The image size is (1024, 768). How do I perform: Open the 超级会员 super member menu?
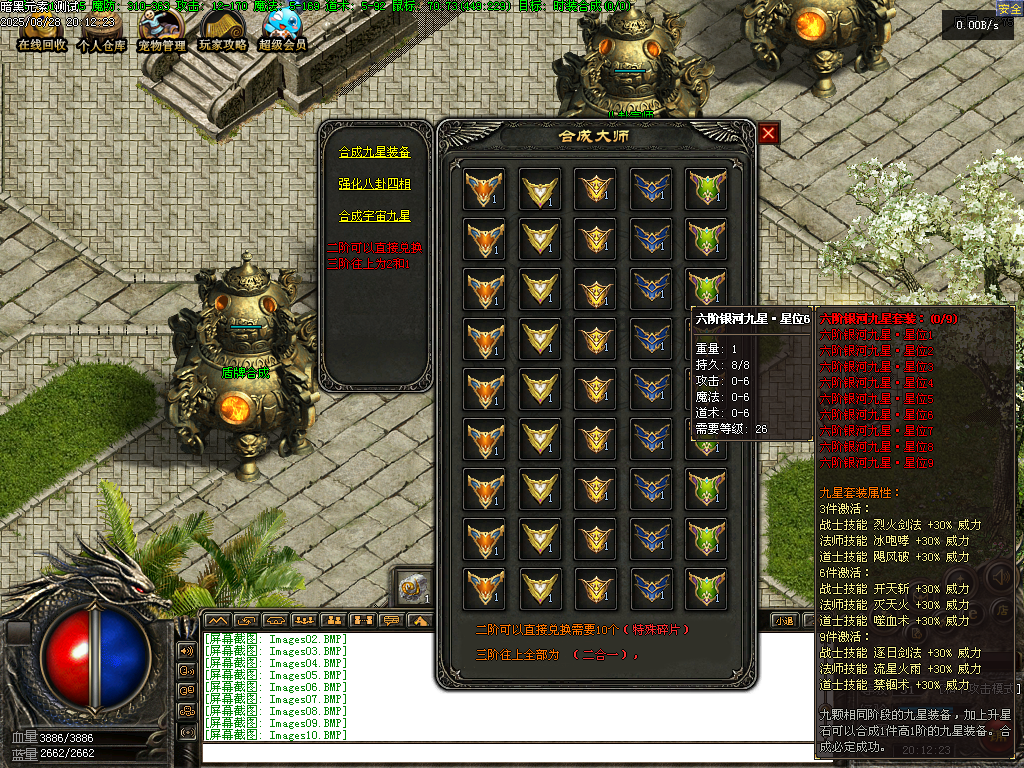click(283, 31)
